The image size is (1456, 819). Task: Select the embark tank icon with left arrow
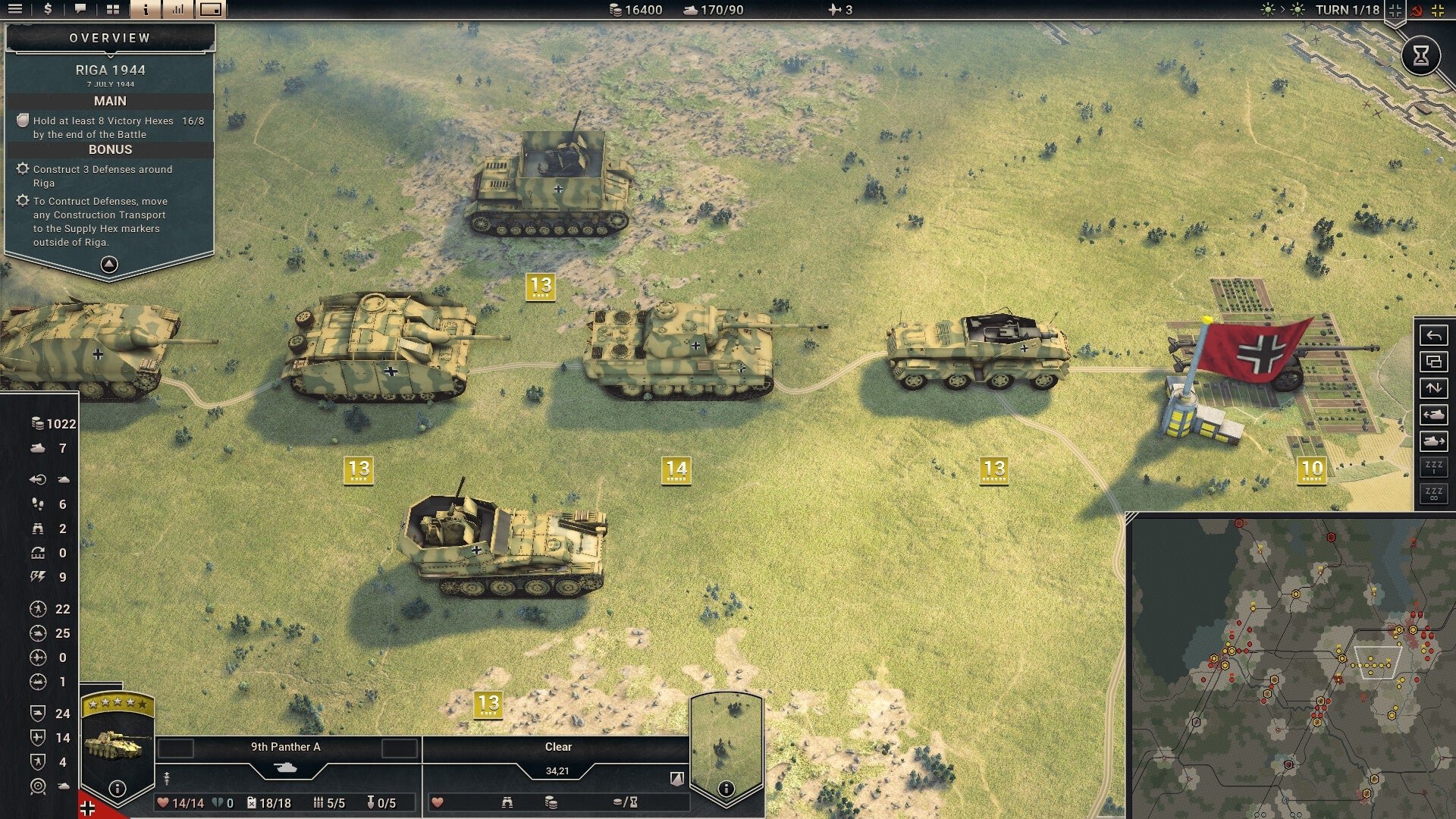point(1432,416)
